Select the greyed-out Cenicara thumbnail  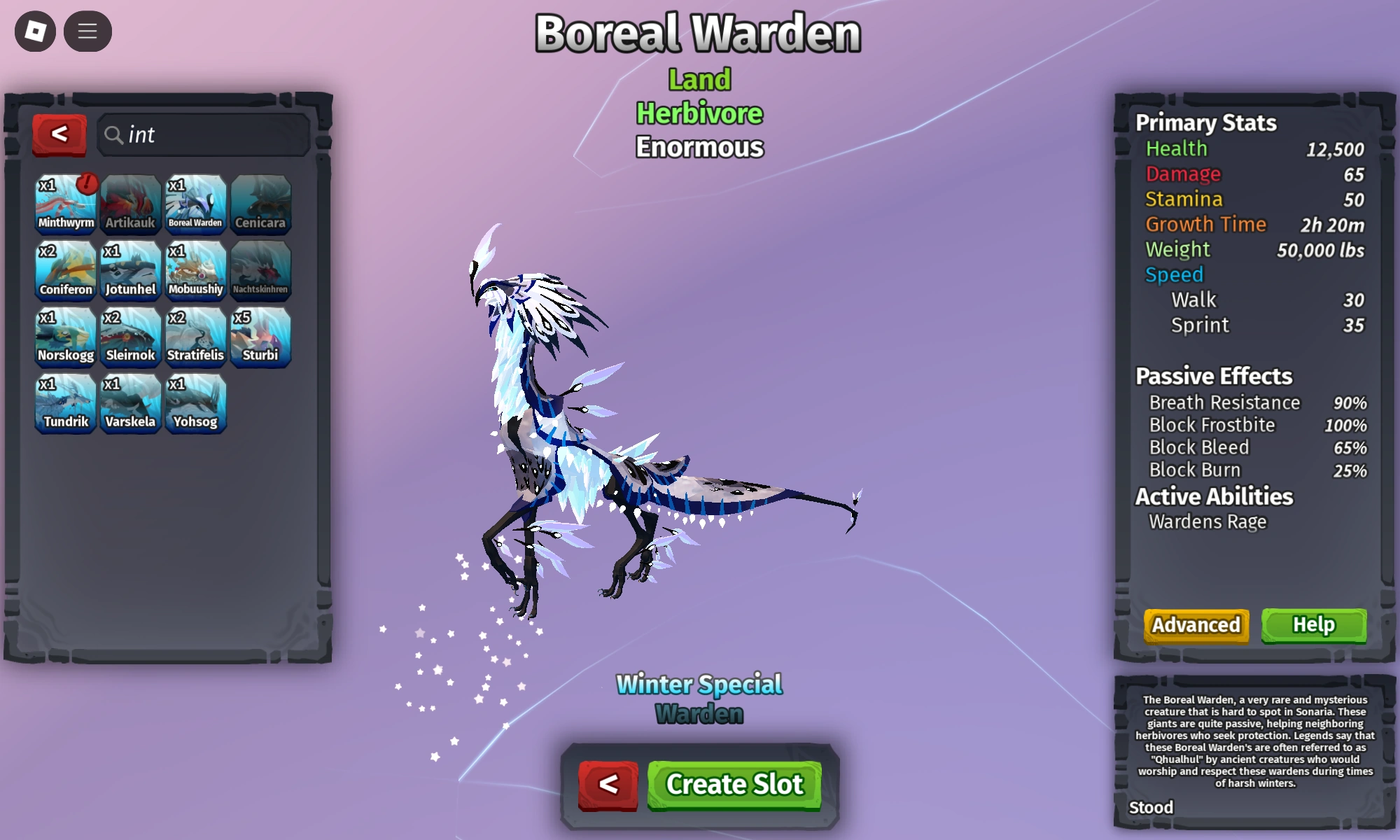pyautogui.click(x=260, y=202)
